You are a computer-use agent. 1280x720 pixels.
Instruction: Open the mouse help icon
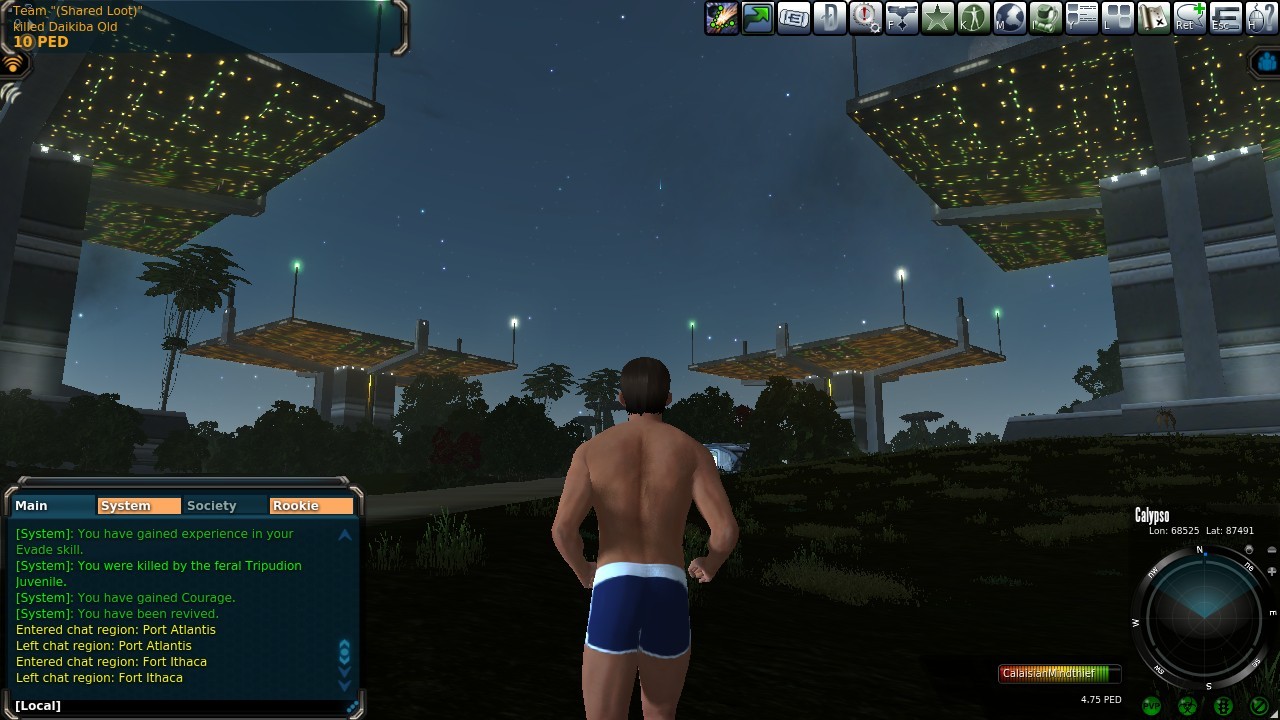(1262, 18)
